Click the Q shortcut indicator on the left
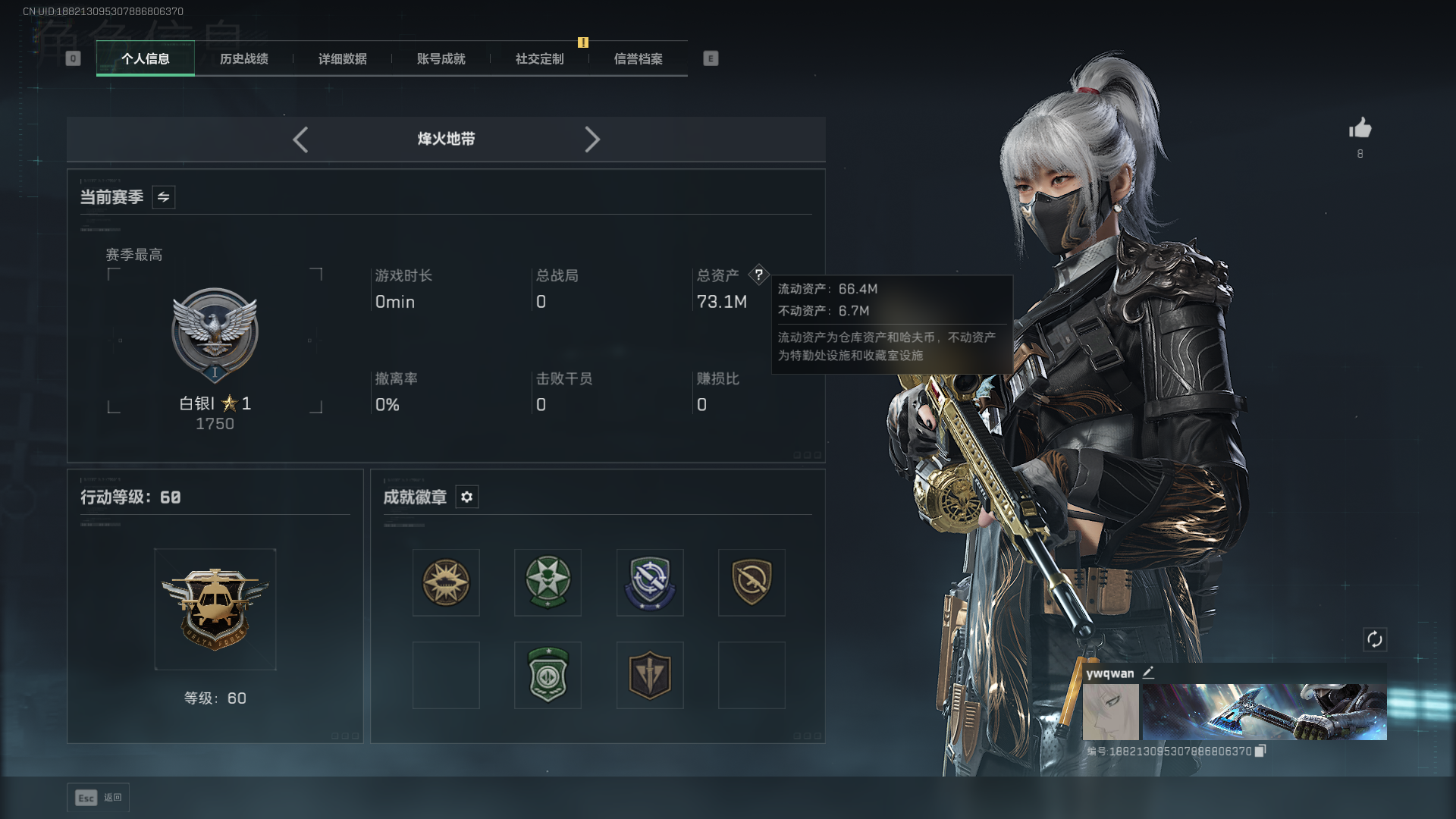This screenshot has height=819, width=1456. 73,58
